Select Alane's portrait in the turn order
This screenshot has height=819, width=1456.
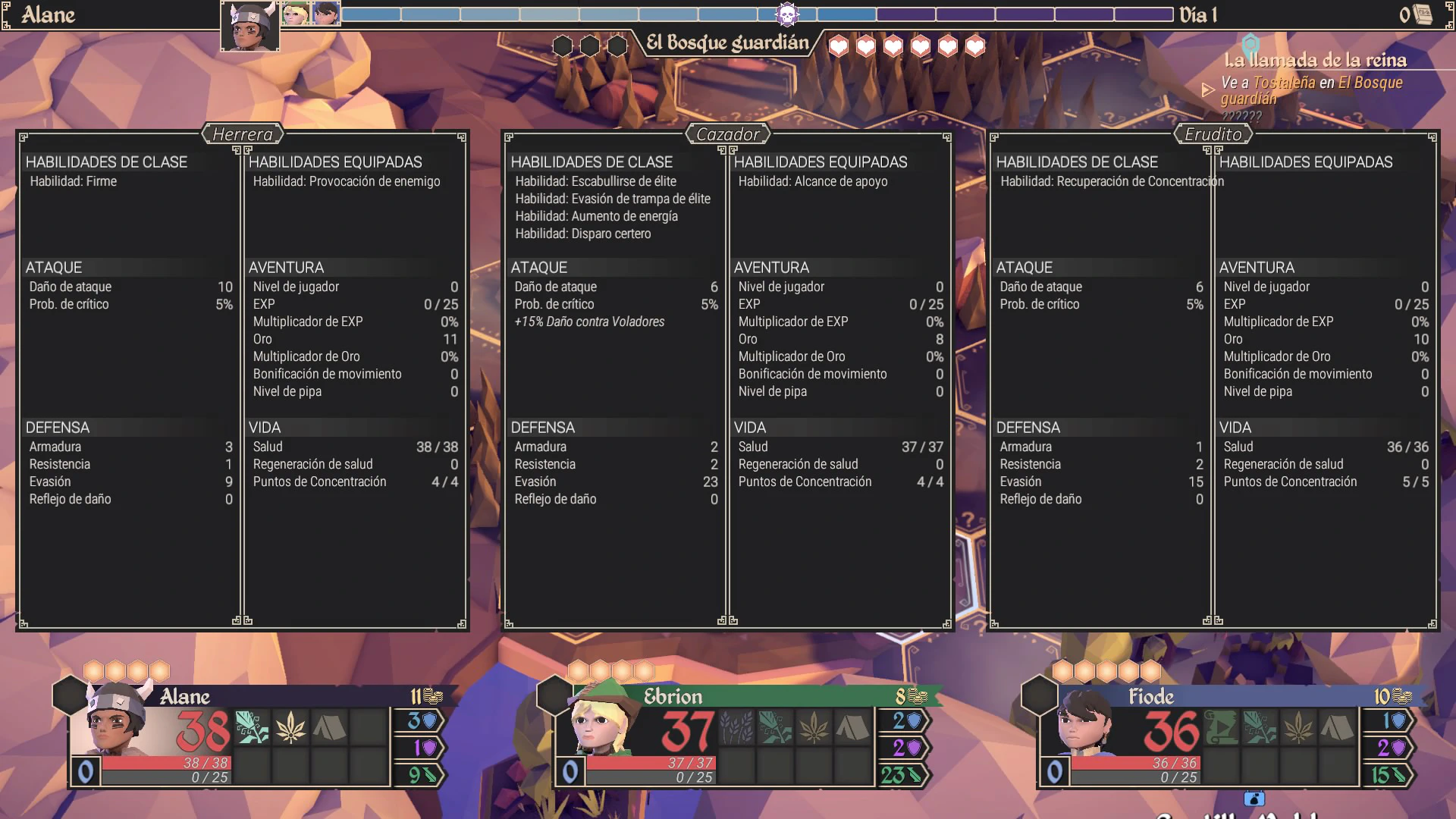point(250,27)
